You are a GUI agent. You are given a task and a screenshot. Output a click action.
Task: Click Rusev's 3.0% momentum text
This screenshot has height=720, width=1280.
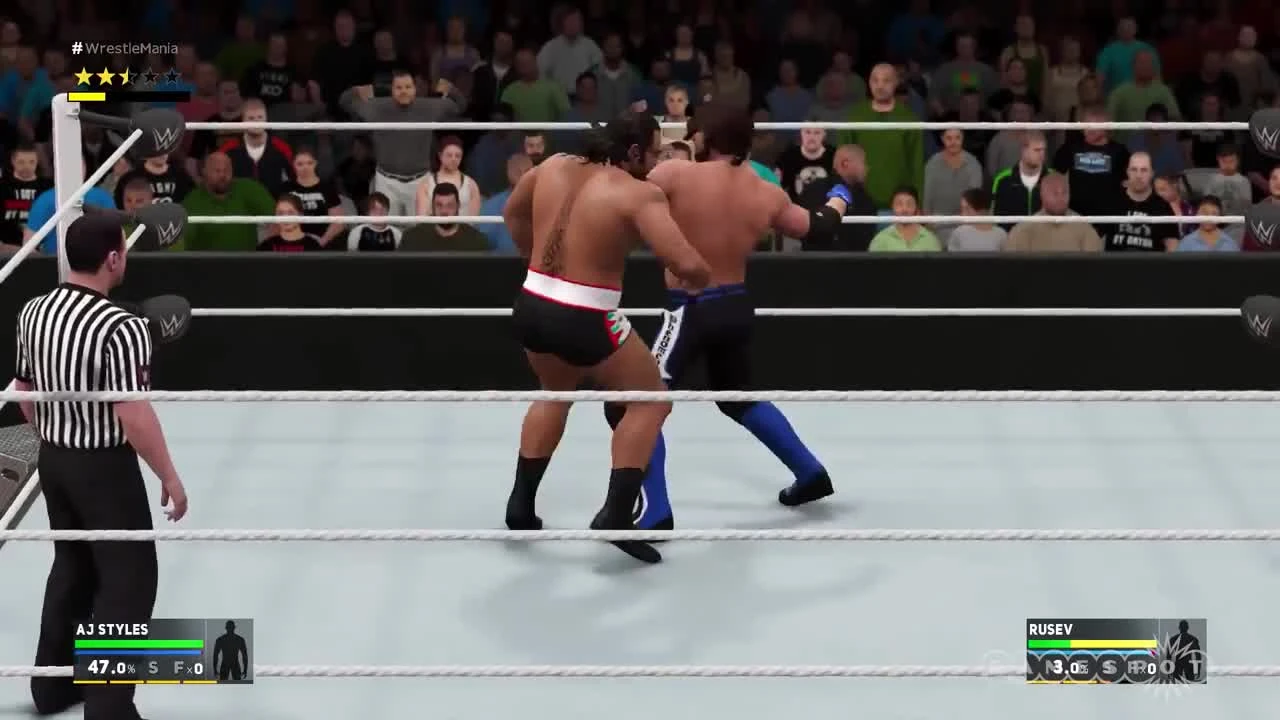tap(1066, 668)
